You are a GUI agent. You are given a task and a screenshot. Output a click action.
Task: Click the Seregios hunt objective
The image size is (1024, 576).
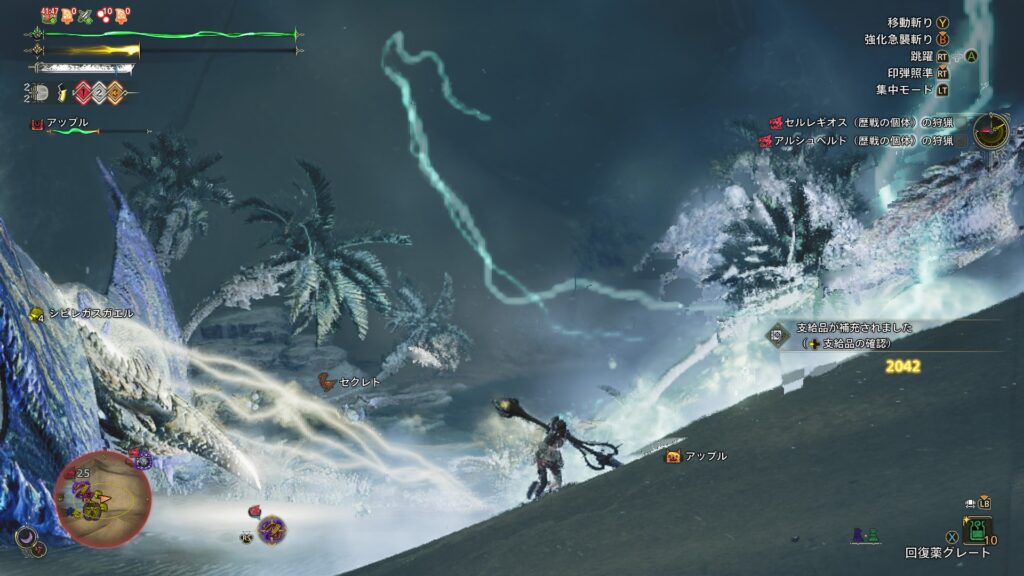[x=860, y=122]
